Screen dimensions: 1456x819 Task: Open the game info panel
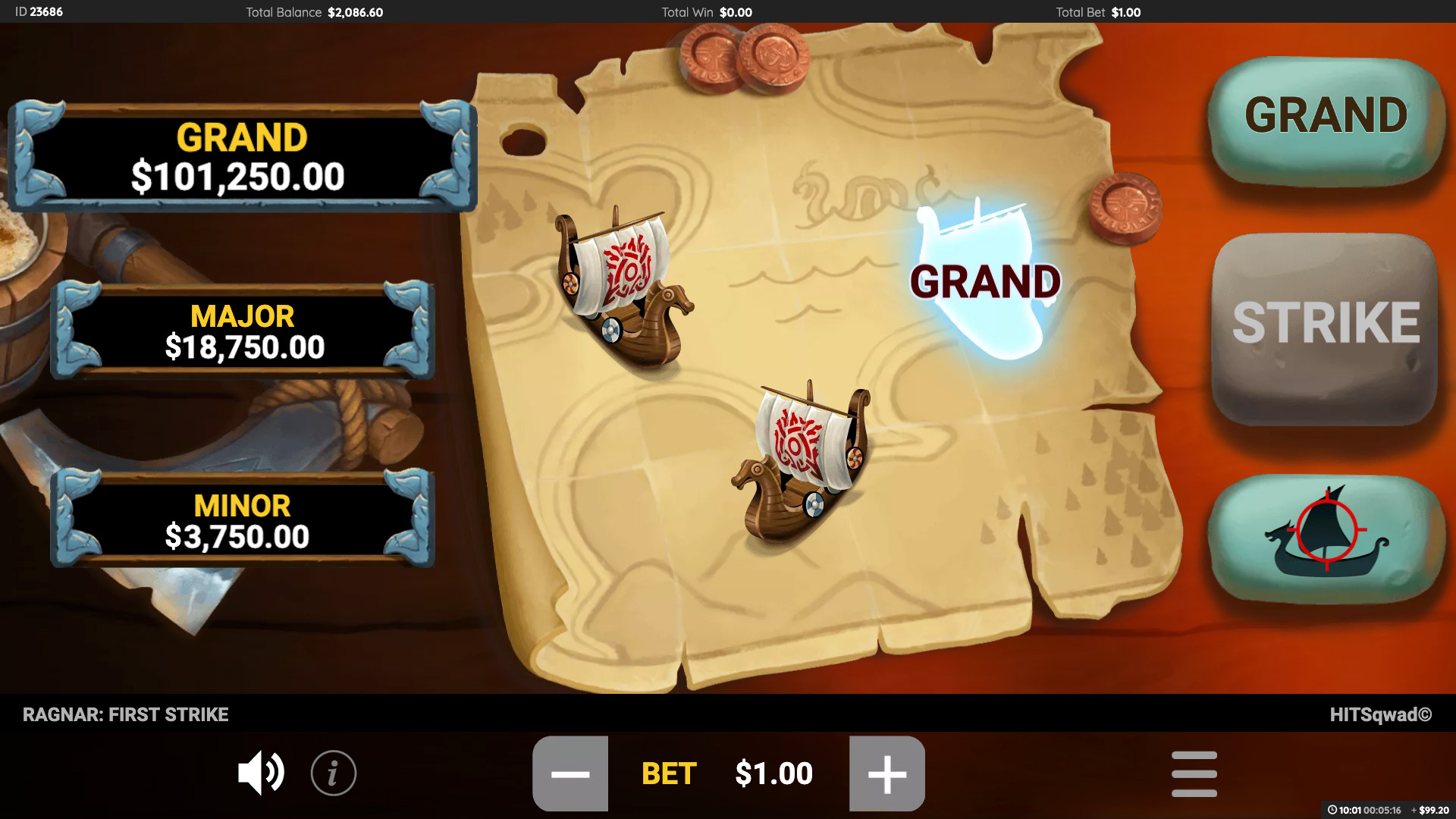(334, 773)
